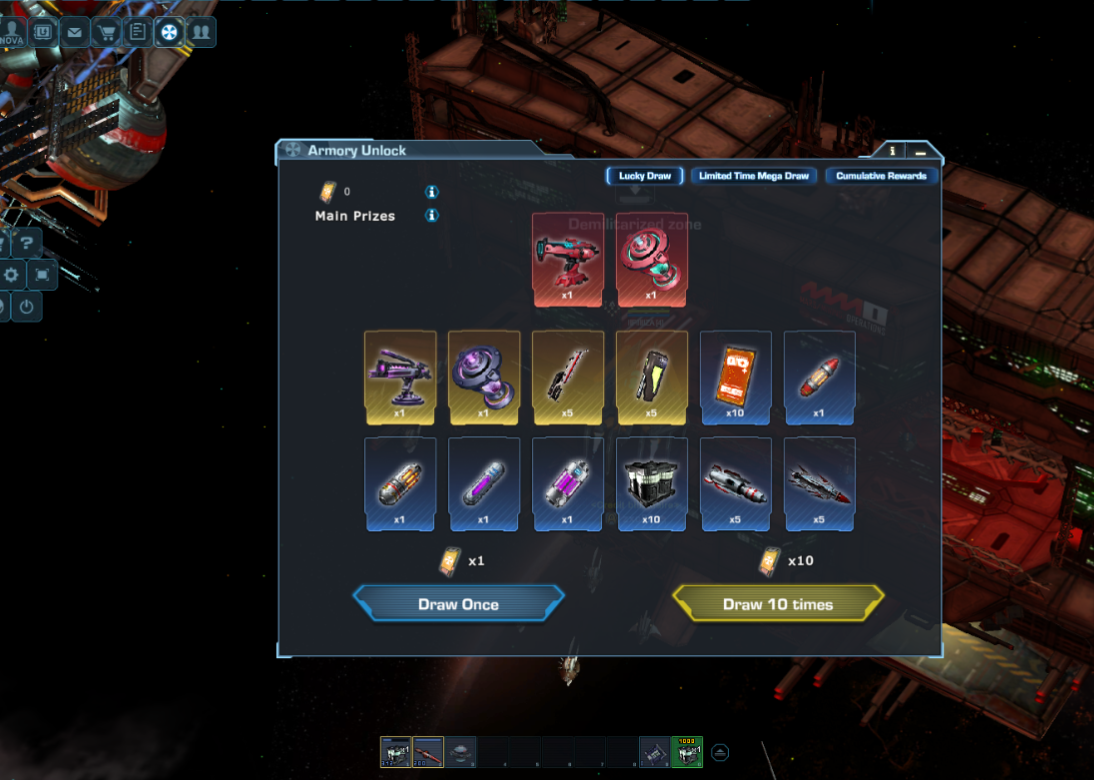This screenshot has width=1094, height=780.
Task: Open the Armory Unlock window info button
Action: pyautogui.click(x=892, y=151)
